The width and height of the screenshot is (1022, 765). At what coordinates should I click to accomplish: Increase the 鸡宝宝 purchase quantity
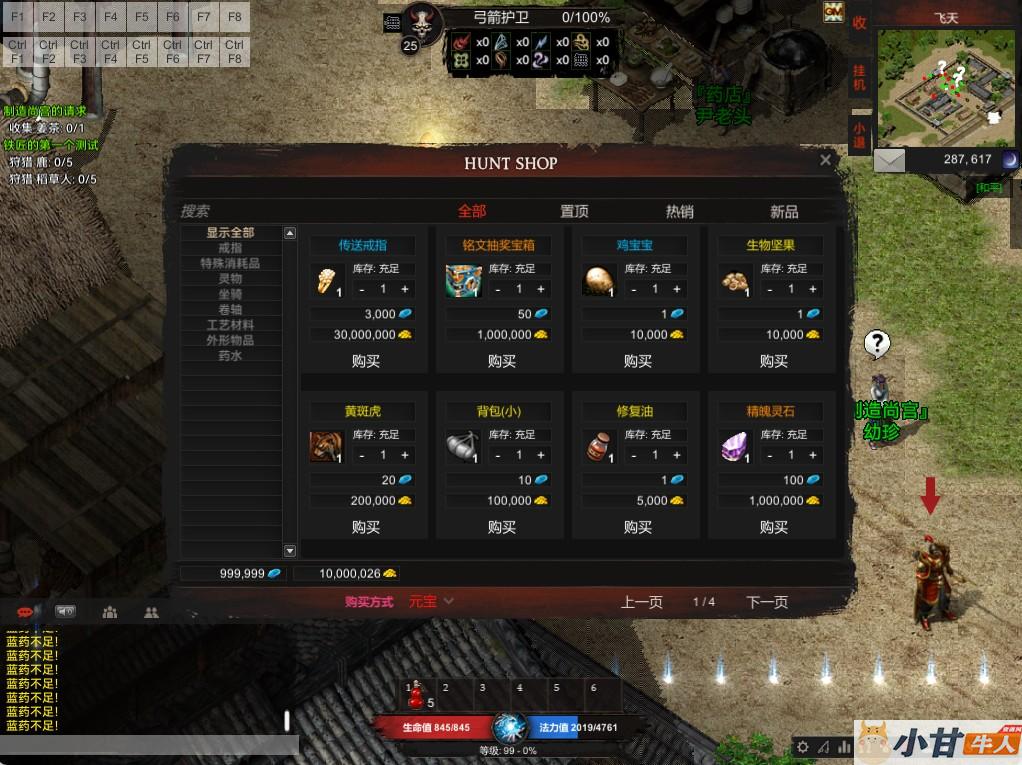click(677, 289)
